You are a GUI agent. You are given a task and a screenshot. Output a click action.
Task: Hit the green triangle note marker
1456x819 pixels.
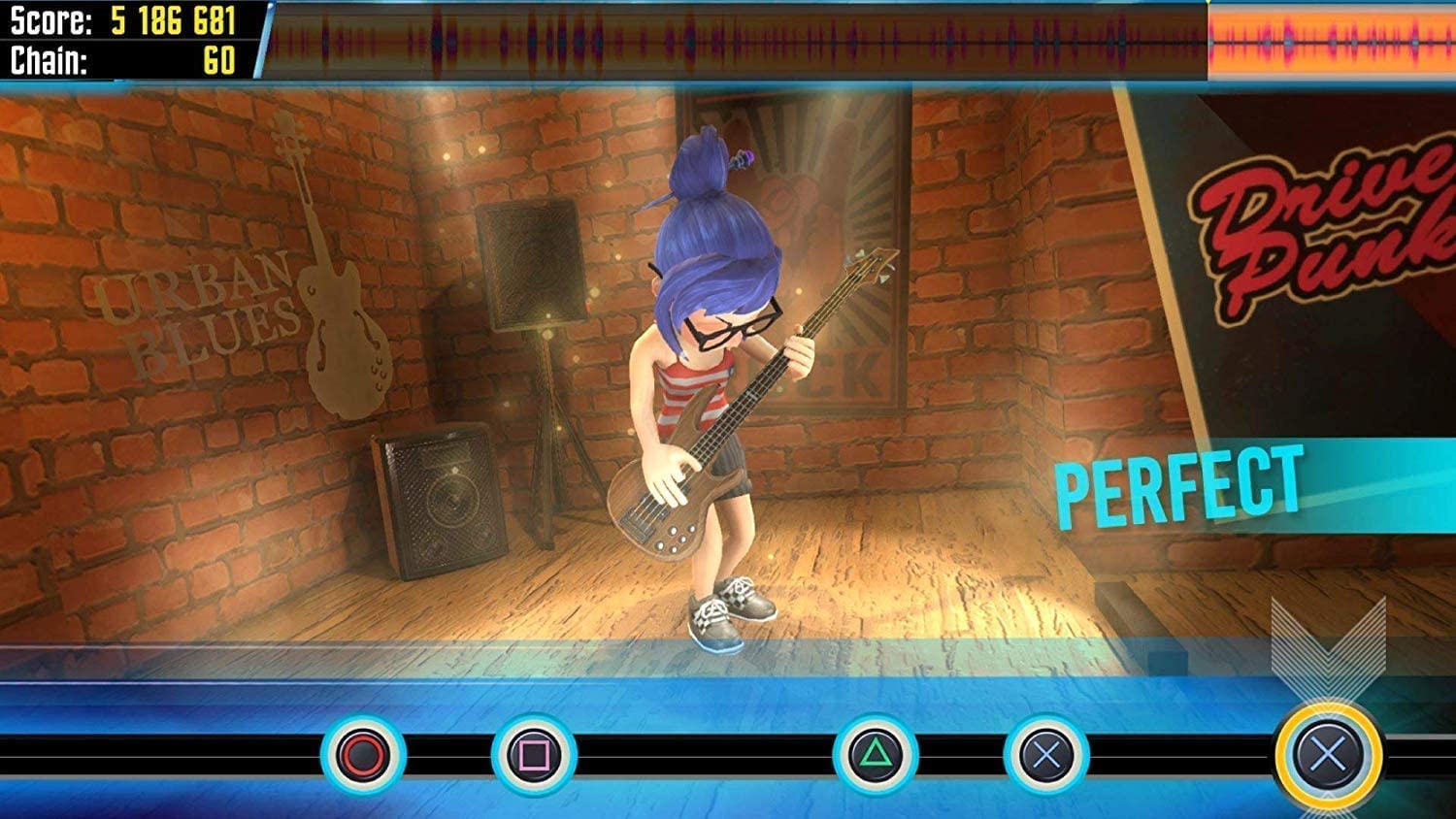[x=876, y=755]
